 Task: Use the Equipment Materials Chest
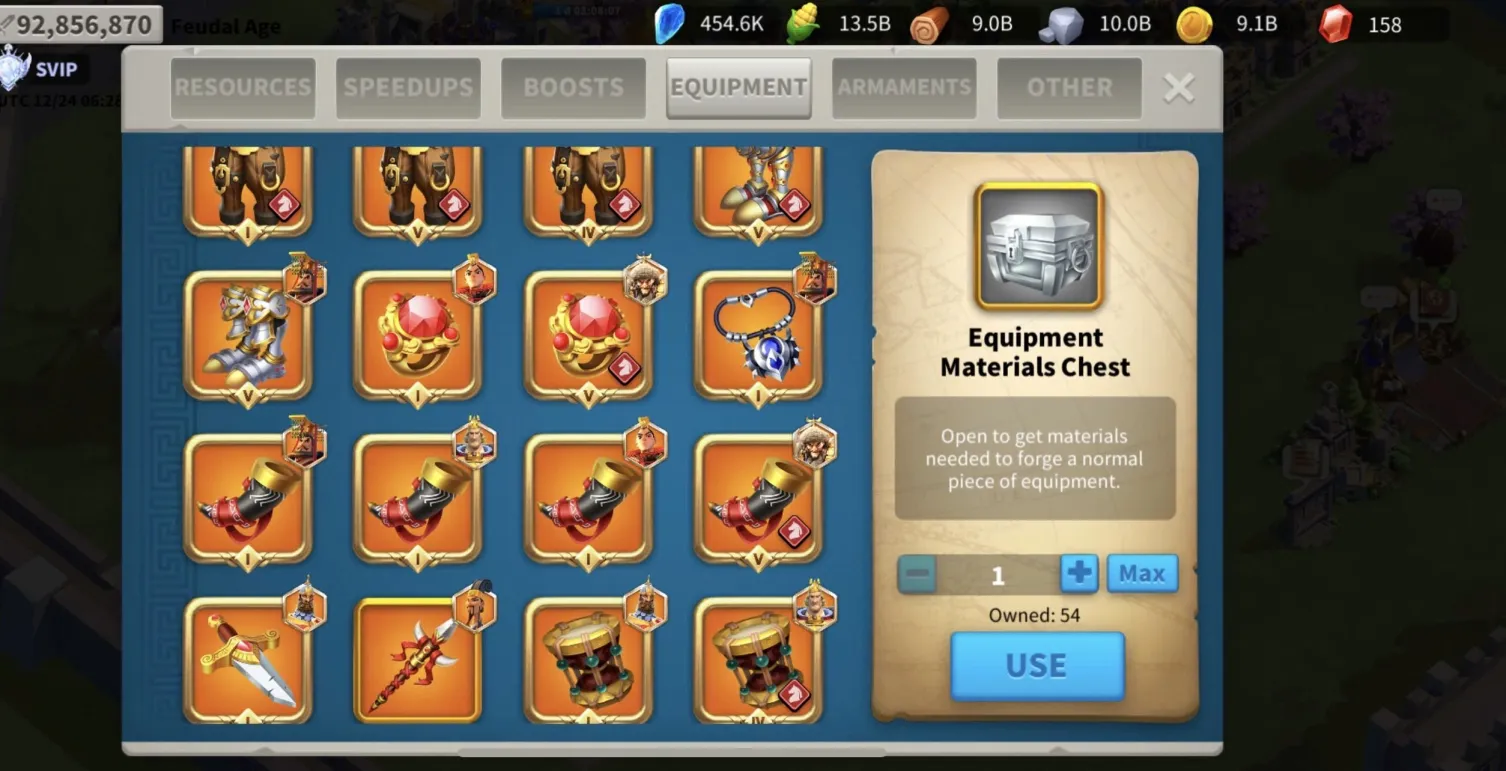[x=1037, y=665]
